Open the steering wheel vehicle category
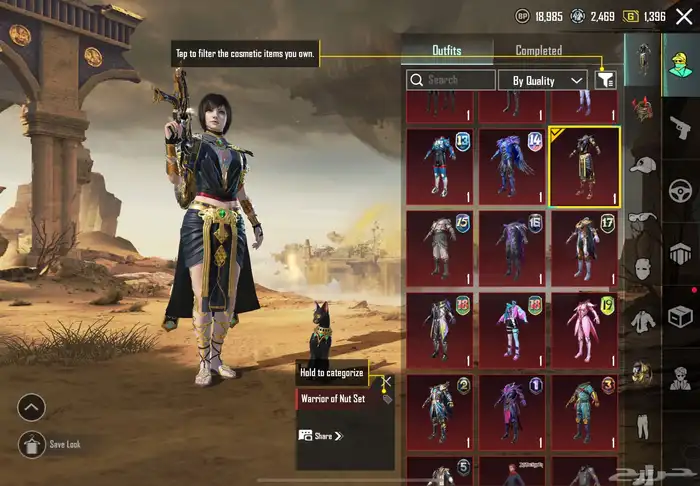 [679, 190]
